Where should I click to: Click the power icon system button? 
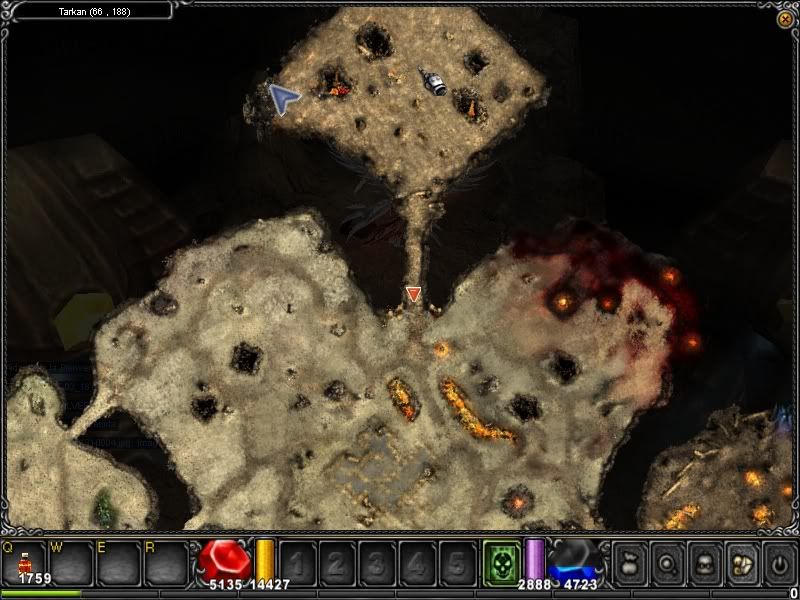point(780,564)
